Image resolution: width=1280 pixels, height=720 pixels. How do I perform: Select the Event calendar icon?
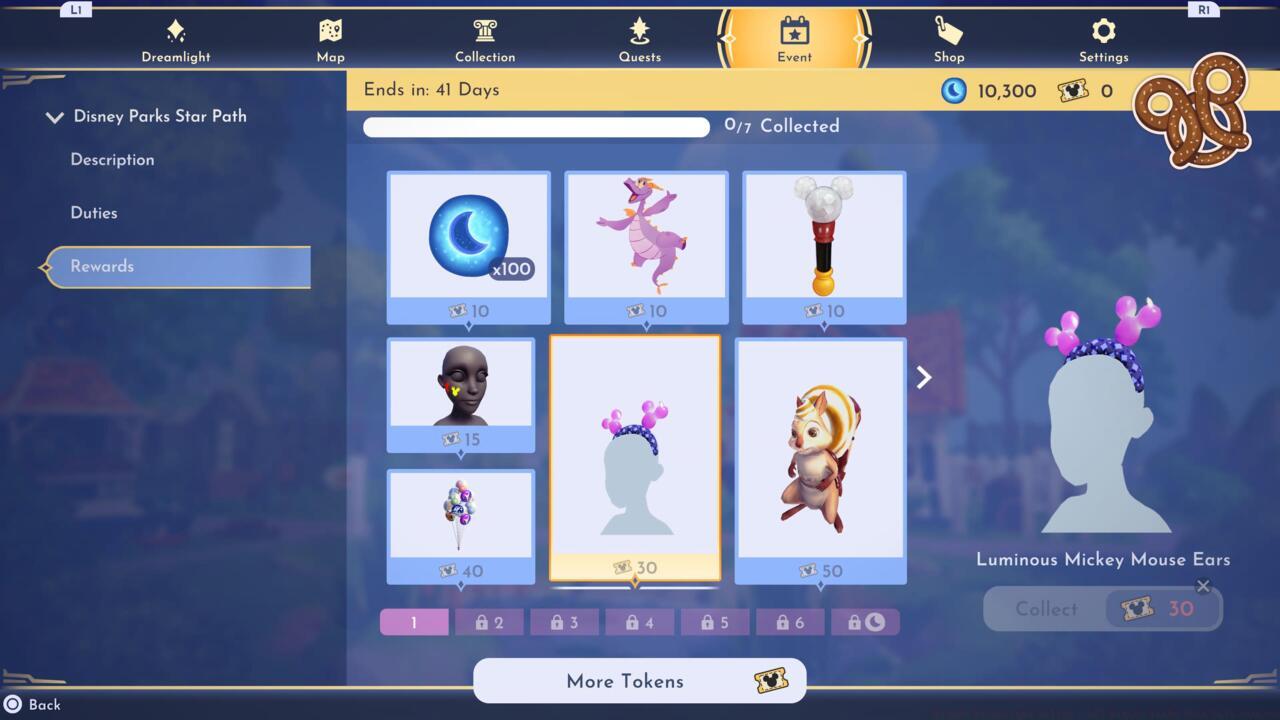(794, 35)
